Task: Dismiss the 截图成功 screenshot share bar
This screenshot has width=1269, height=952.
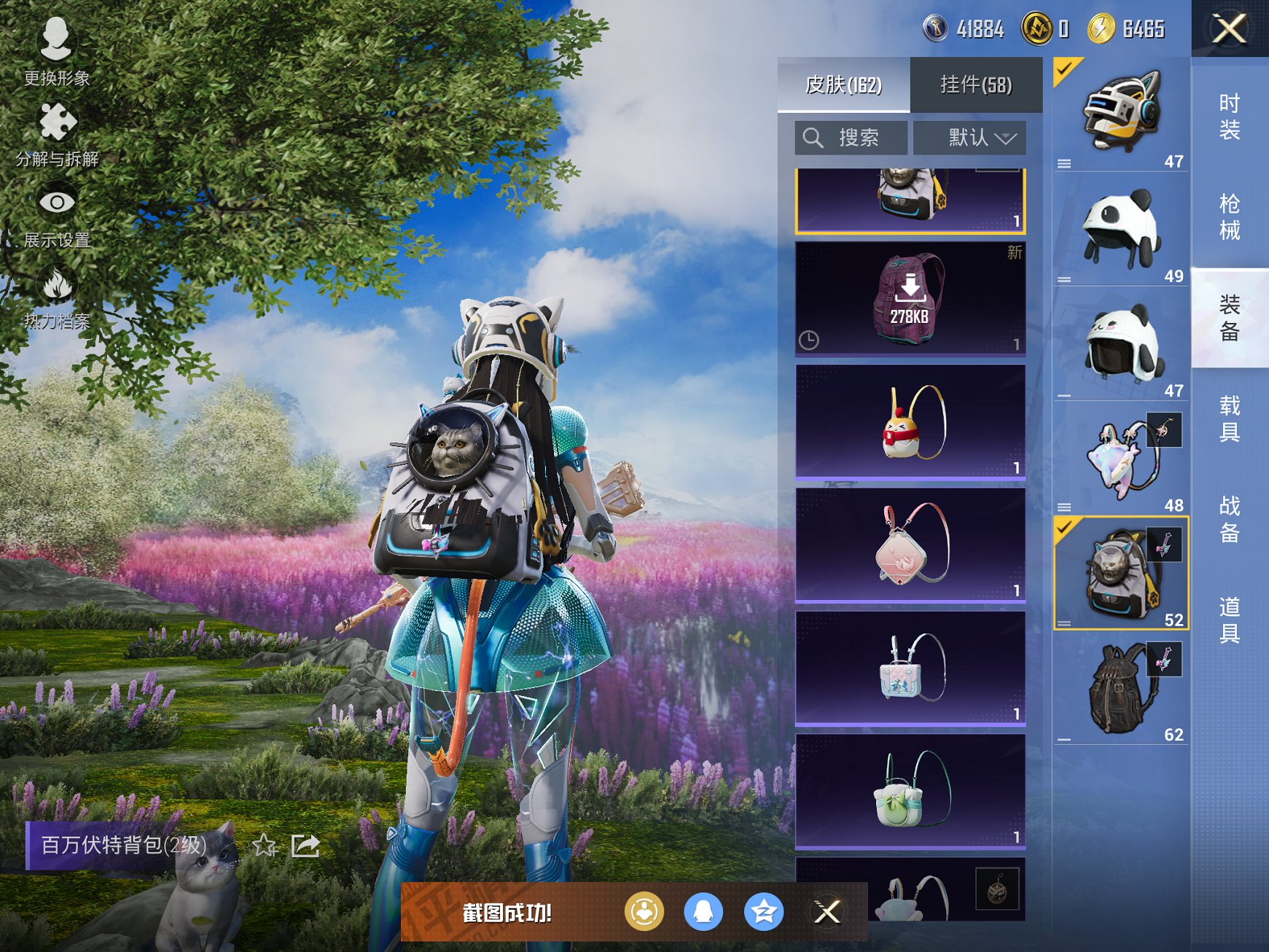Action: click(x=827, y=911)
